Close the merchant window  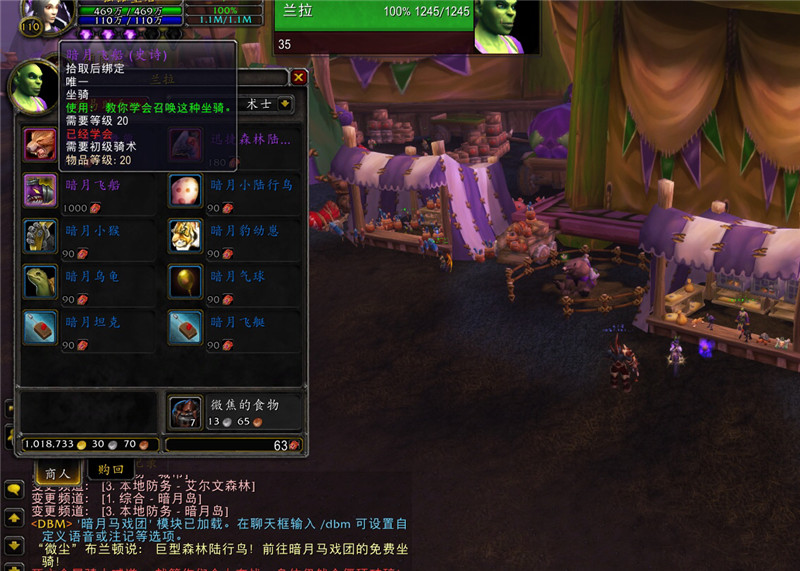(x=298, y=77)
